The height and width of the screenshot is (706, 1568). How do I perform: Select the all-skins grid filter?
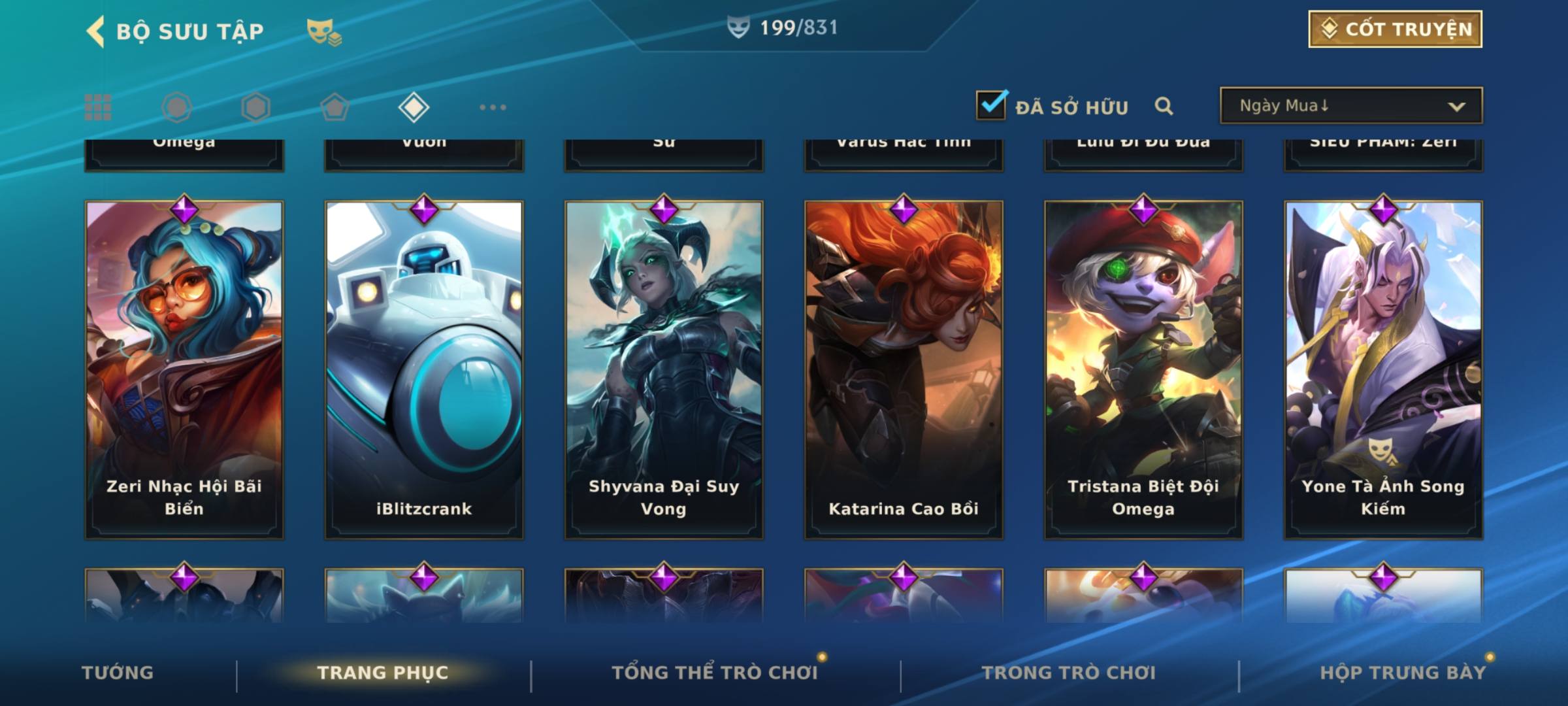click(98, 107)
